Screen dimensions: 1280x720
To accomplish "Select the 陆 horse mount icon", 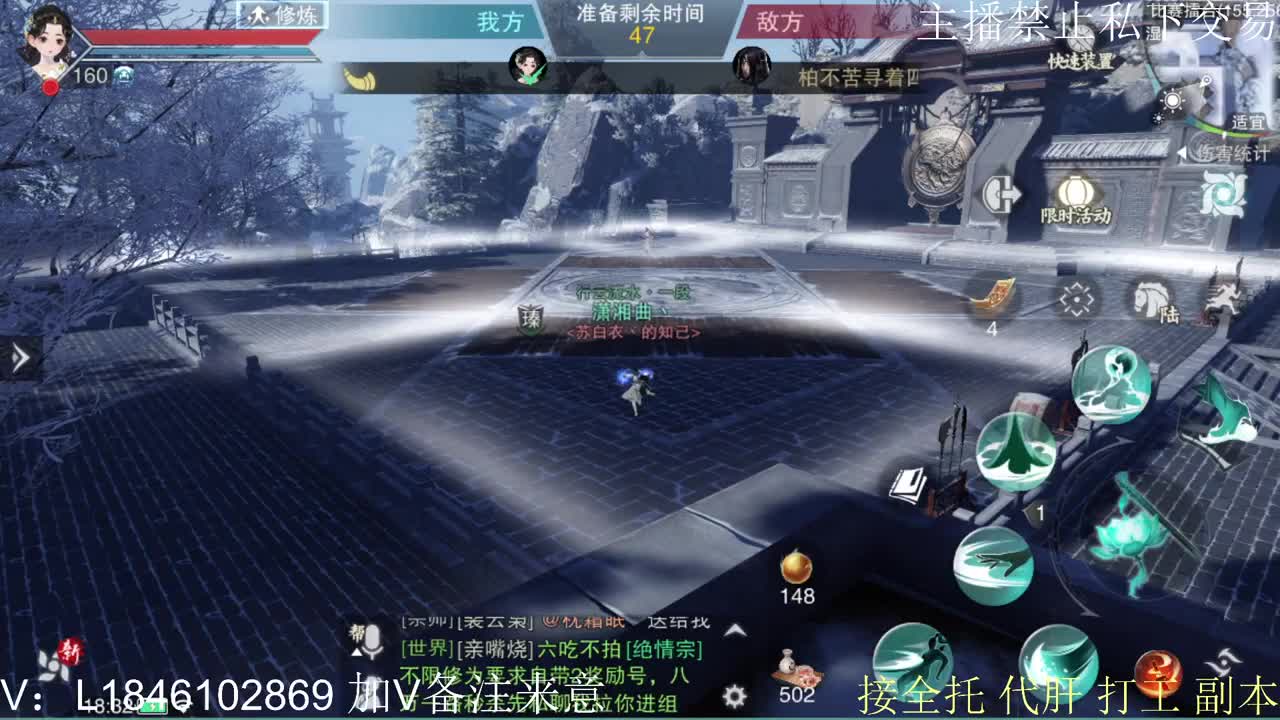I will click(1150, 299).
